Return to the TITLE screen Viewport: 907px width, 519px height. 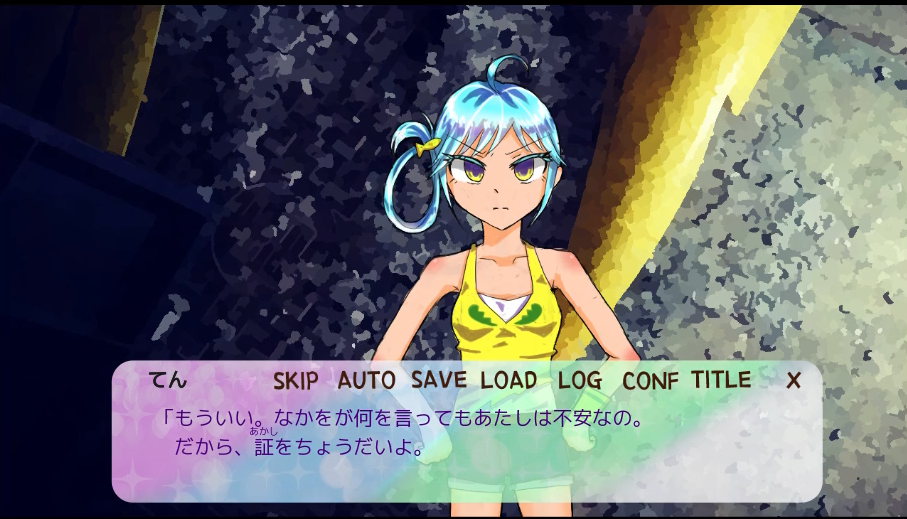click(720, 380)
